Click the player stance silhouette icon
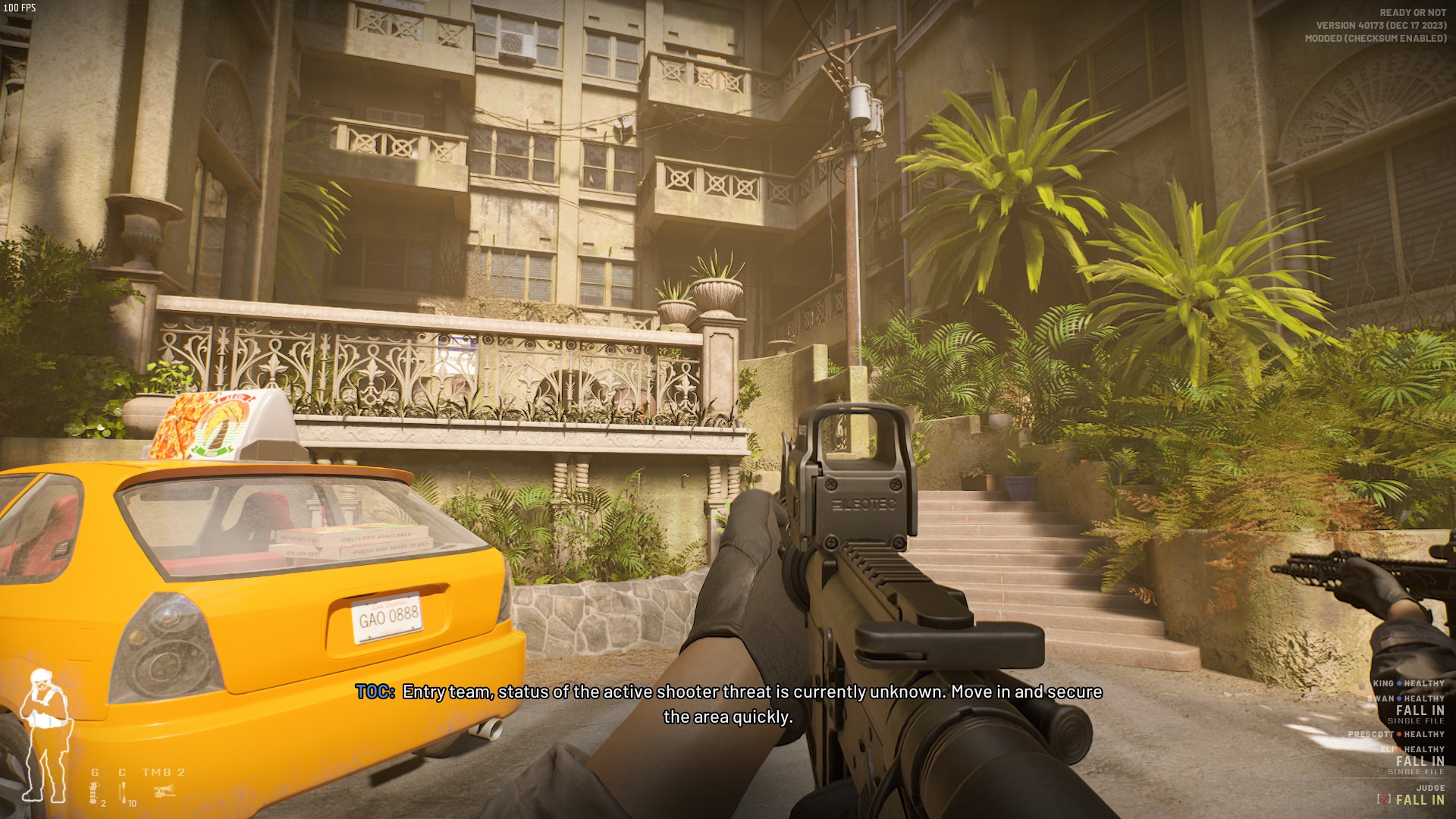The width and height of the screenshot is (1456, 819). point(45,735)
